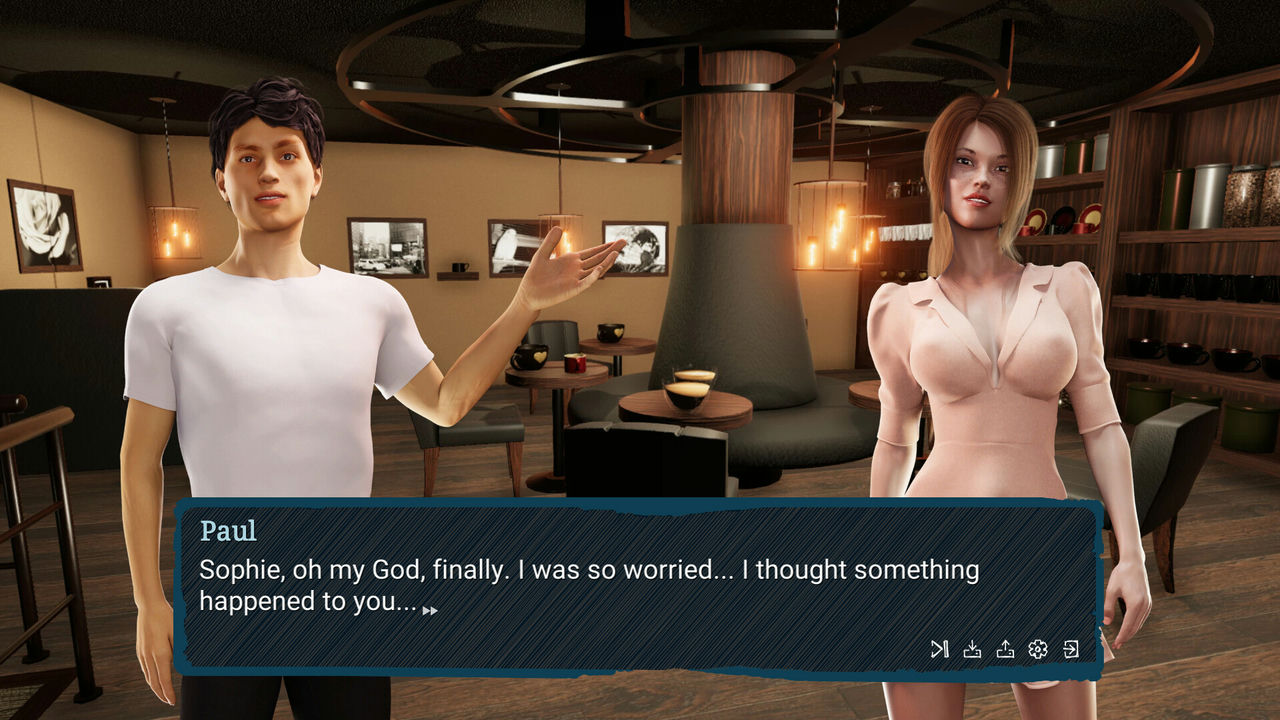Viewport: 1280px width, 720px height.
Task: Advance Paul's dialogue via the small continue arrow
Action: point(430,610)
